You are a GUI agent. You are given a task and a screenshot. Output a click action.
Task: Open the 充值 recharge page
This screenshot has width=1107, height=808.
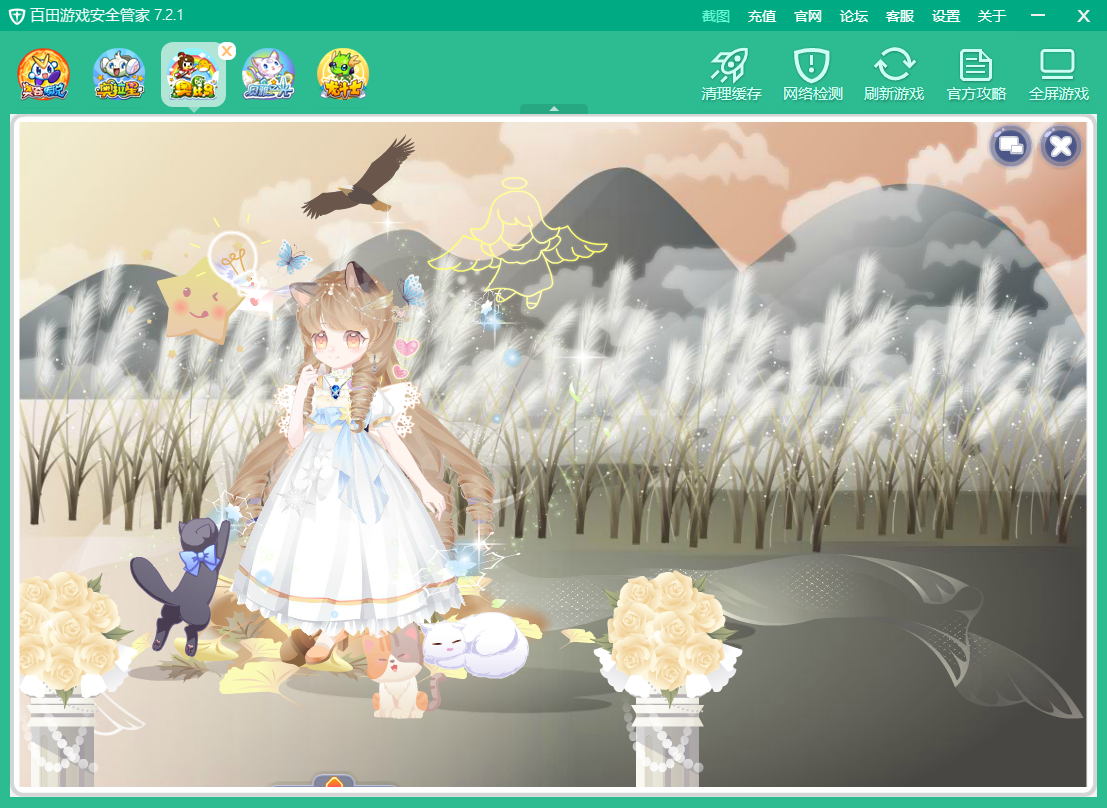762,16
